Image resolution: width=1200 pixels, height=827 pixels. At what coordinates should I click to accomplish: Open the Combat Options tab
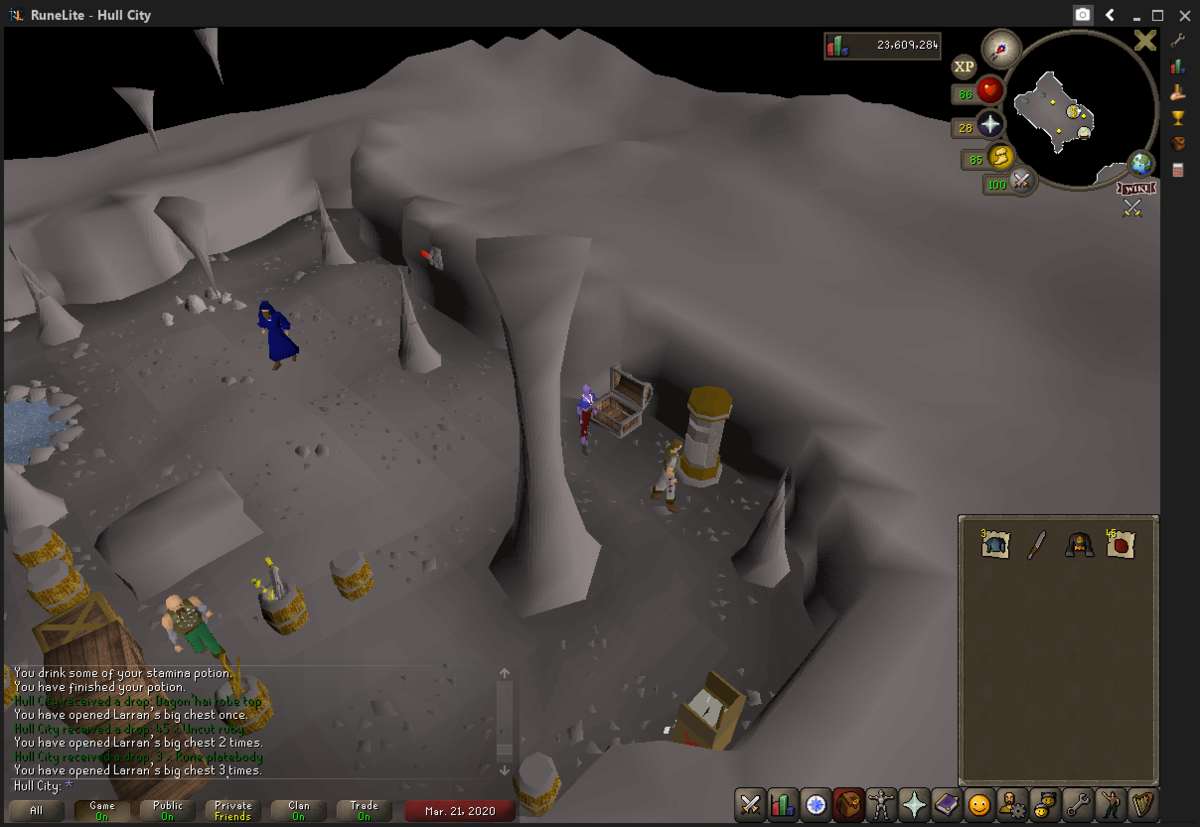click(750, 803)
